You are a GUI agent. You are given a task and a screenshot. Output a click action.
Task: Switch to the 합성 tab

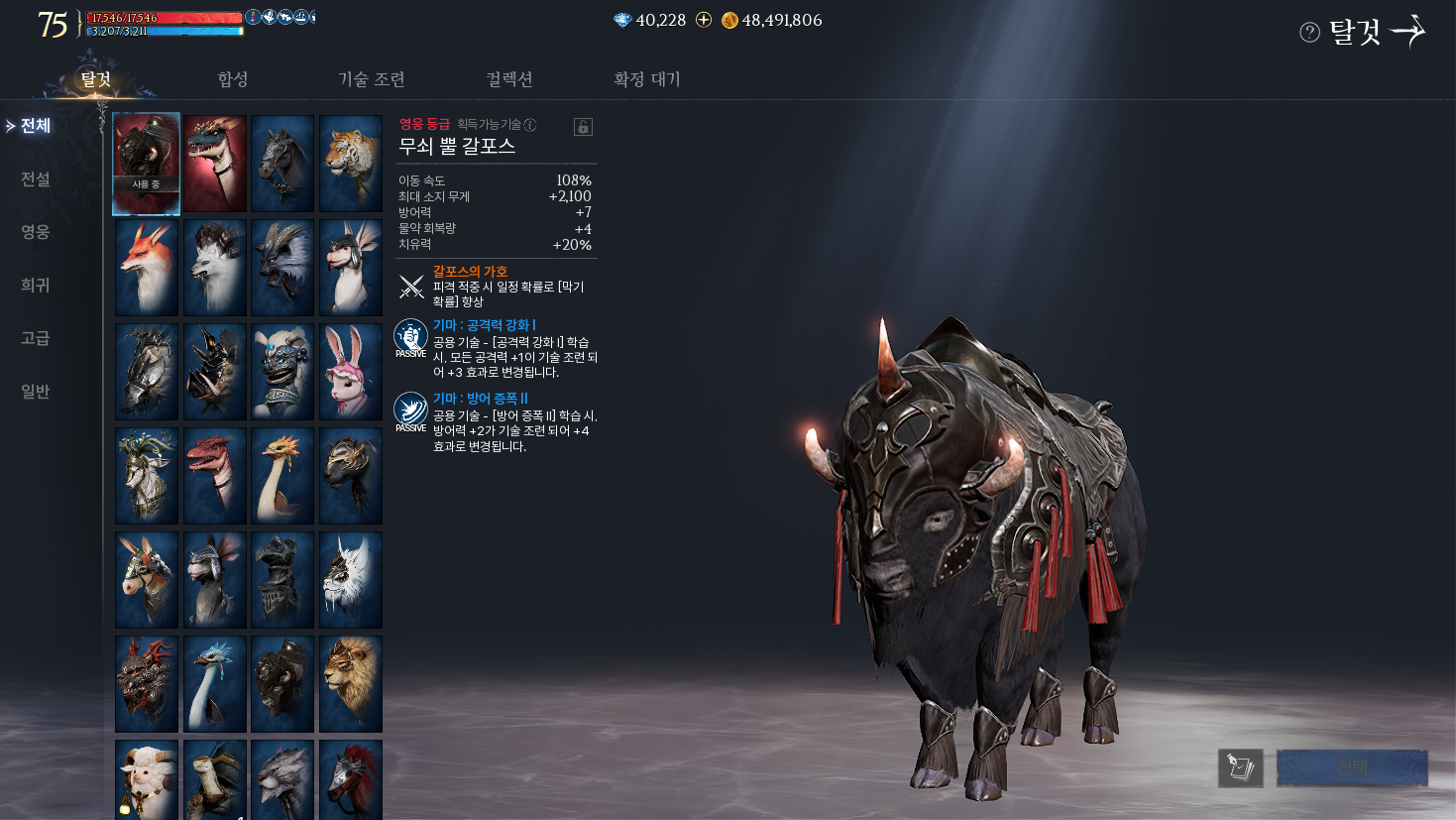click(x=233, y=79)
